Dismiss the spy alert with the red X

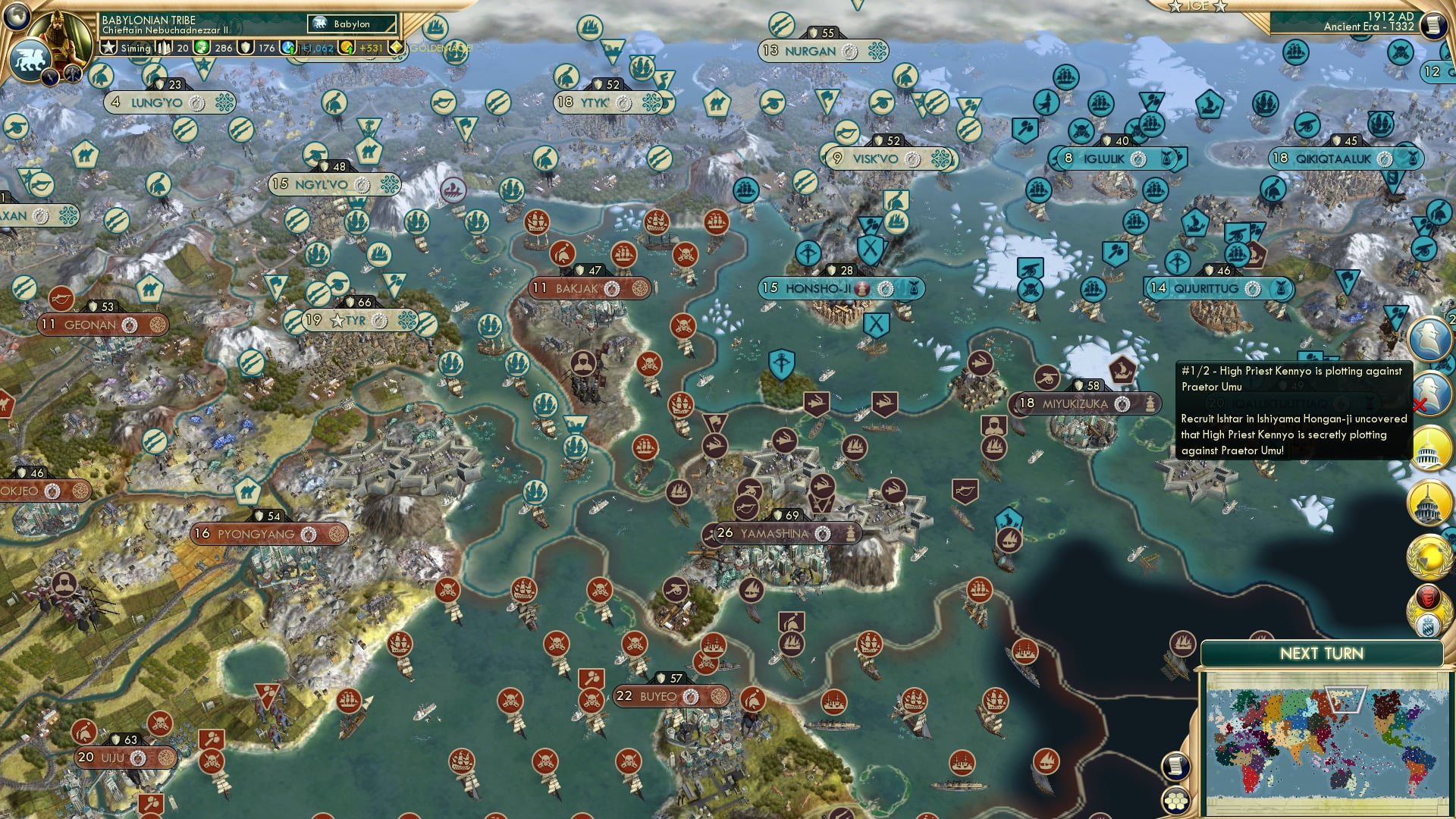coord(1419,403)
